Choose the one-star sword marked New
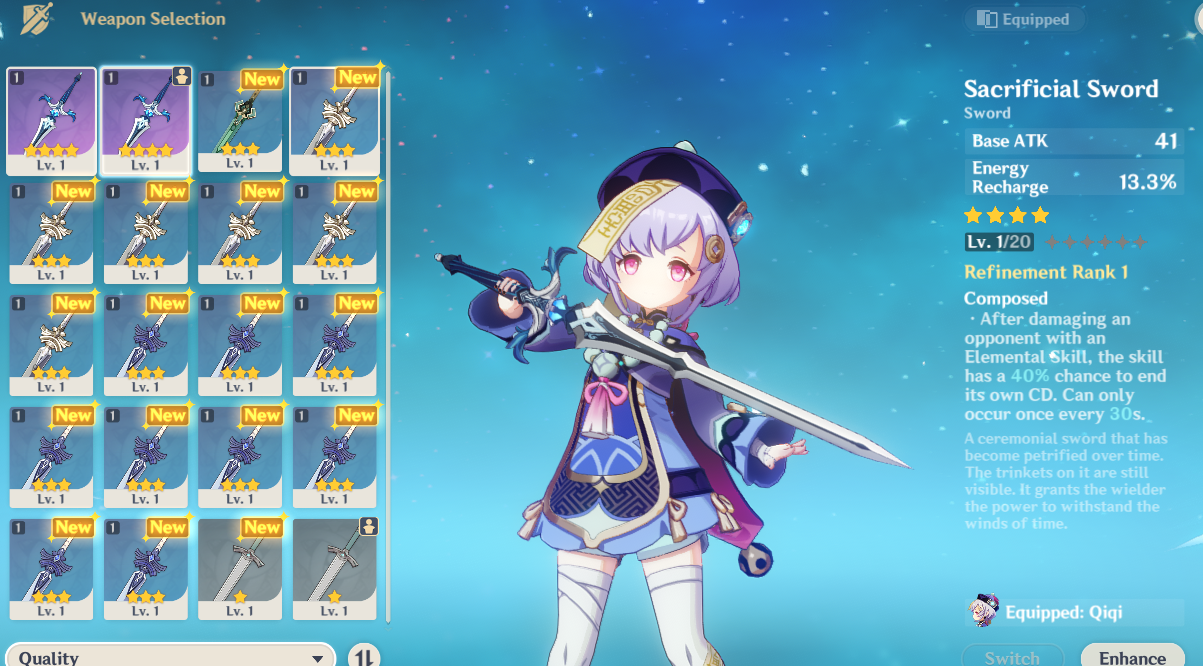The width and height of the screenshot is (1203, 666). tap(238, 569)
